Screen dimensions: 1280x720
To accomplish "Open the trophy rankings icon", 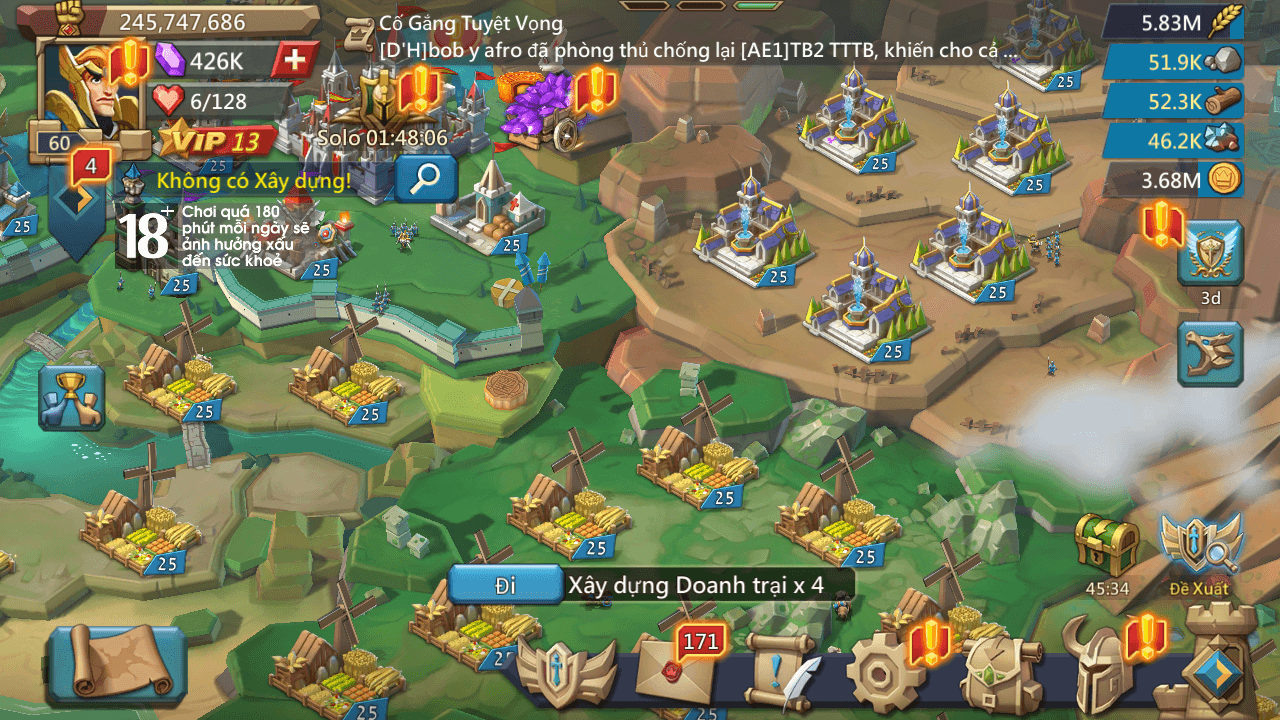I will [x=71, y=396].
